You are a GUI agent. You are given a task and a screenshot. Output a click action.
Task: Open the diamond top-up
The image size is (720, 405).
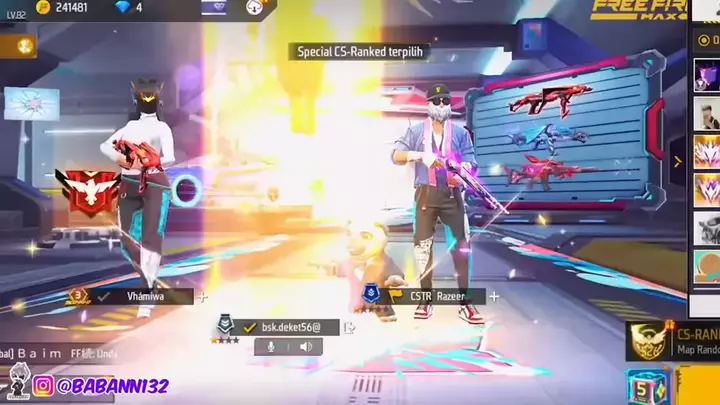pos(127,7)
